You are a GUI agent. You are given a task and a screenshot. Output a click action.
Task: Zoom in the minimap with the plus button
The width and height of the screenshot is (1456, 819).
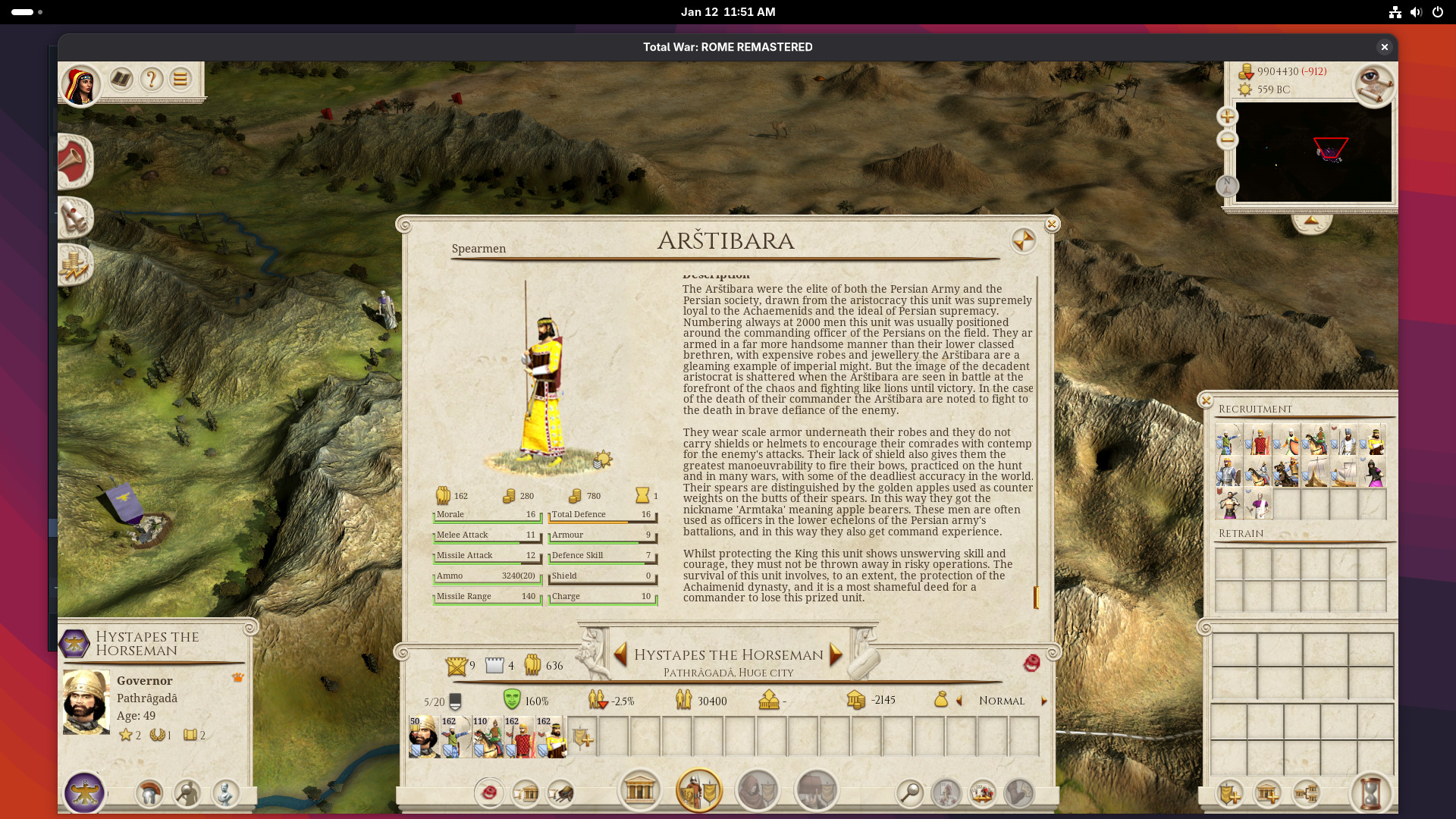1227,116
